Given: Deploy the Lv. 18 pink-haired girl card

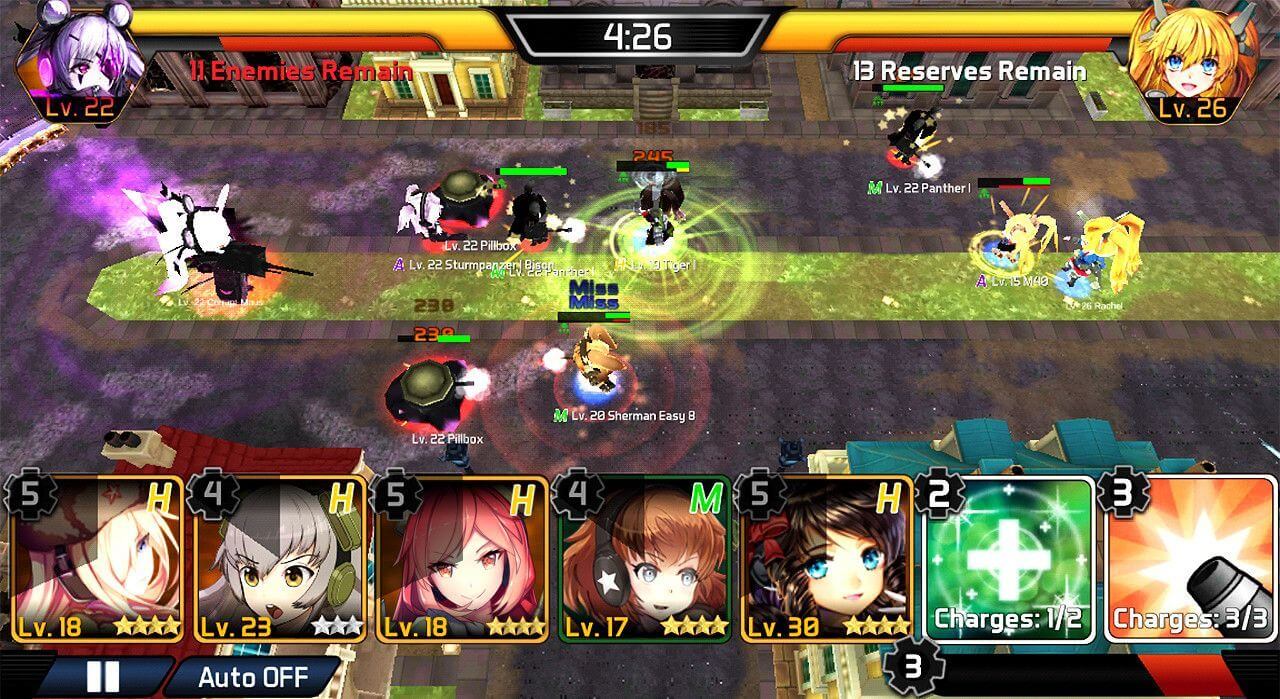Looking at the screenshot, I should pos(462,559).
